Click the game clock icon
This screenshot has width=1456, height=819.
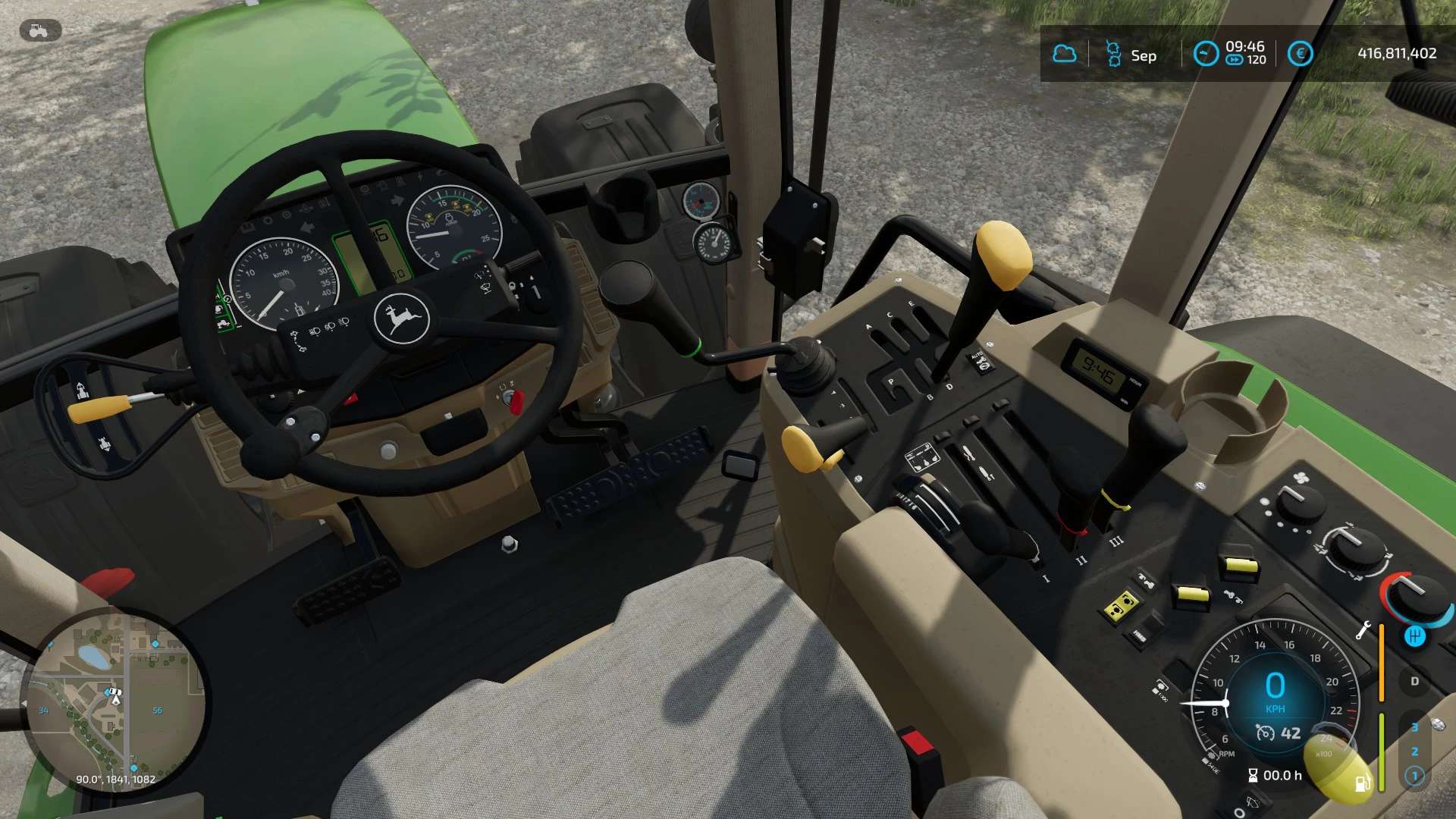click(1205, 53)
